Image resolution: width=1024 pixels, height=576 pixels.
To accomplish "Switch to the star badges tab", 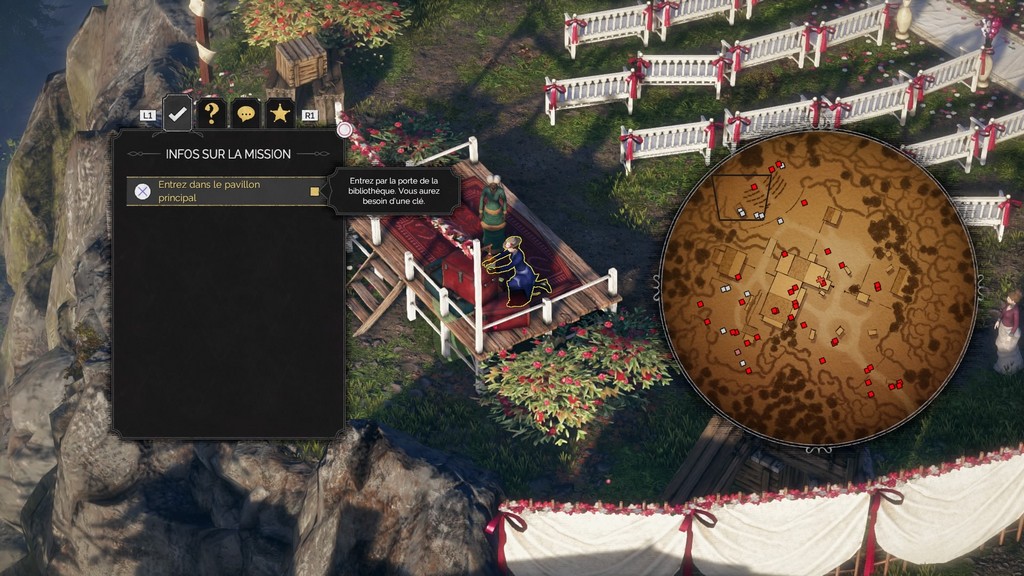I will (280, 113).
